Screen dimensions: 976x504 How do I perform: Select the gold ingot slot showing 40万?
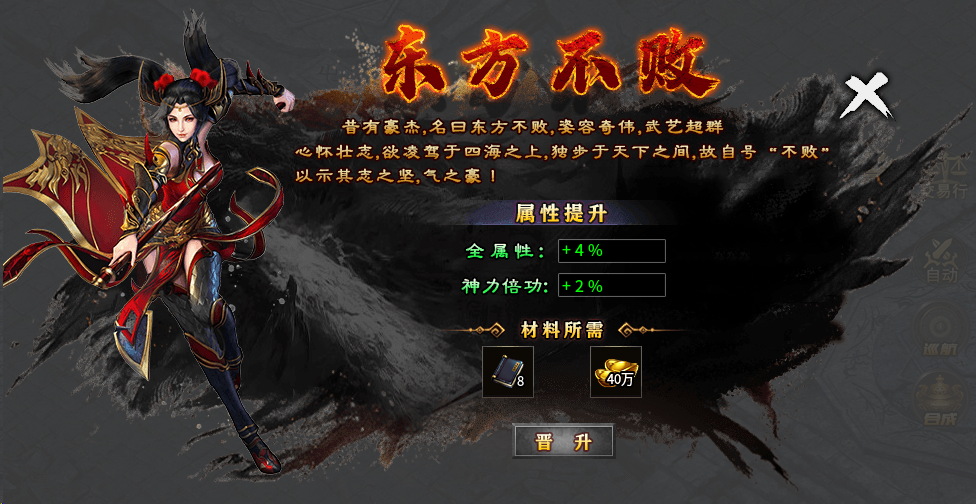click(x=615, y=371)
